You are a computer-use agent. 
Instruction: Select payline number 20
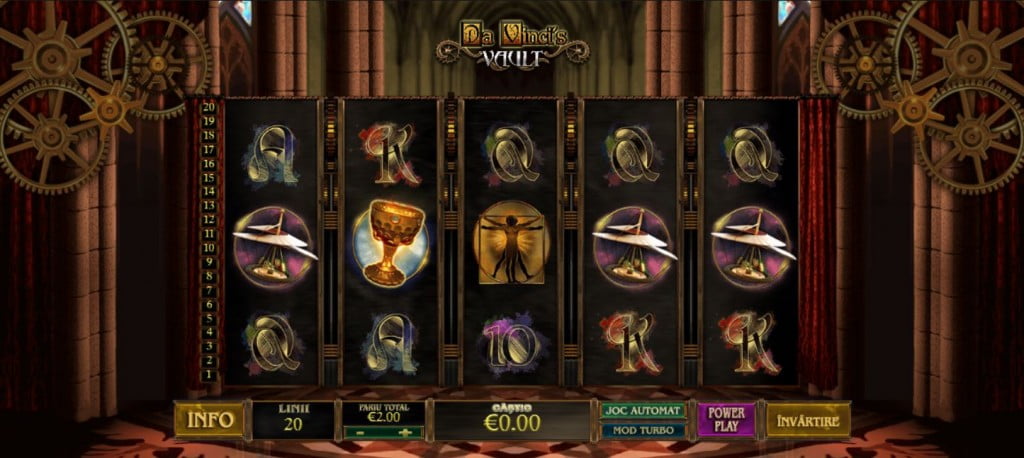click(209, 106)
